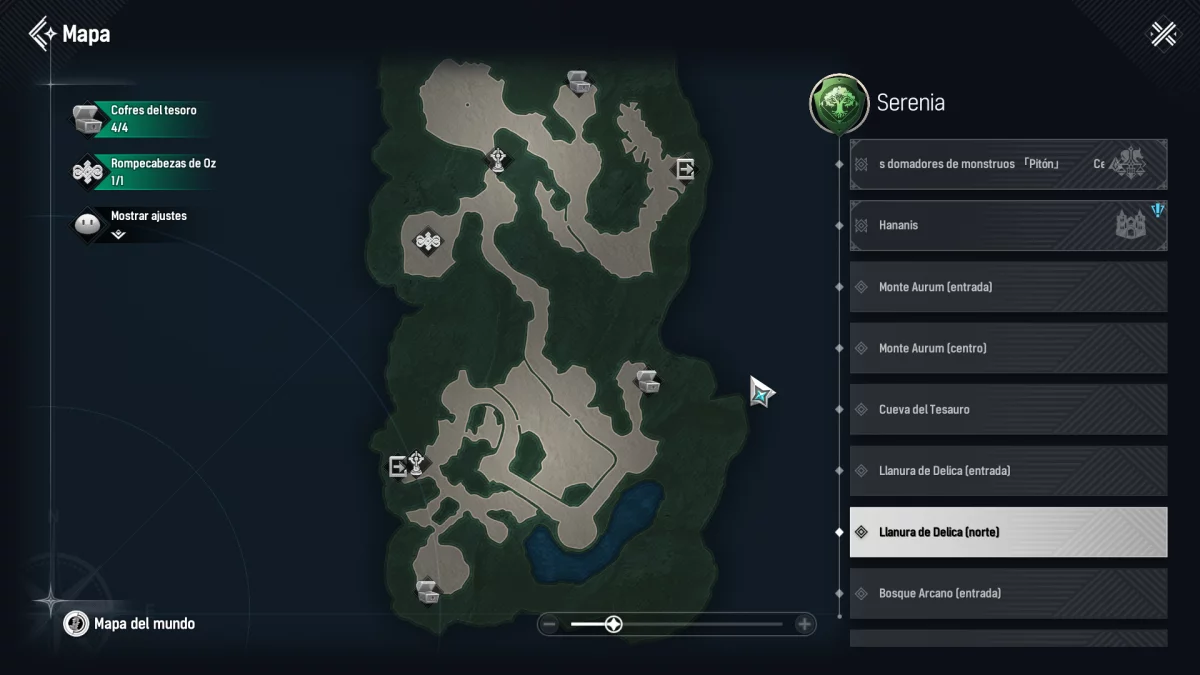Choose Llanura de Delica (entrada)

[x=1008, y=470]
